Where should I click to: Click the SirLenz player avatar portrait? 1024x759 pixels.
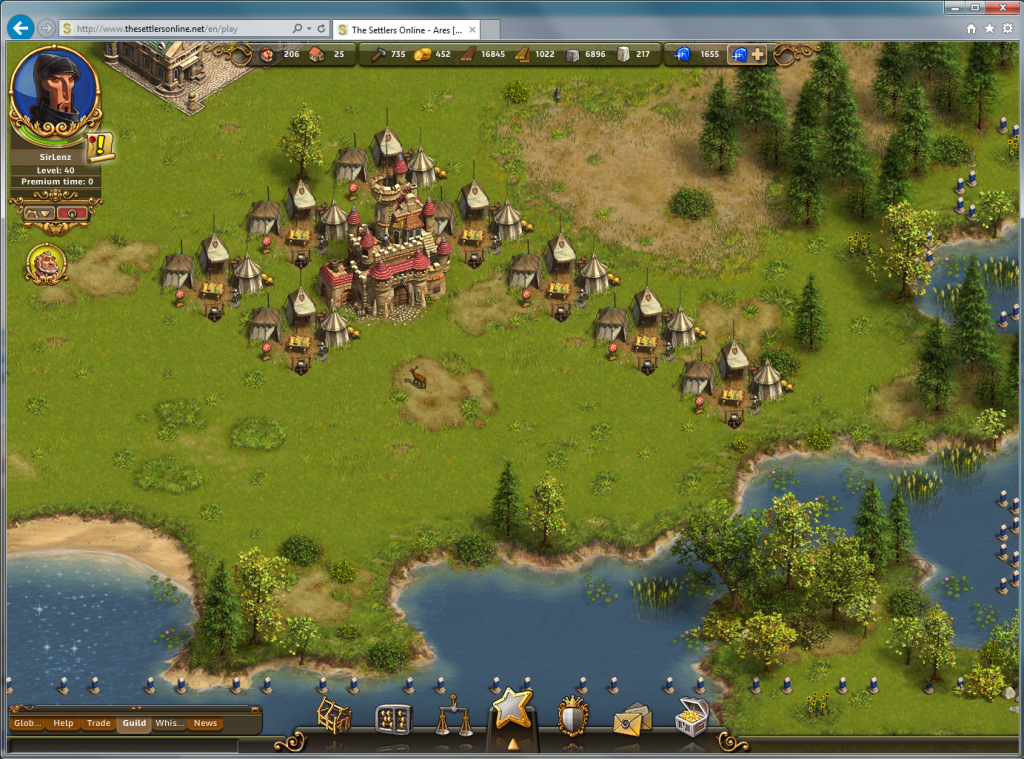tap(55, 92)
